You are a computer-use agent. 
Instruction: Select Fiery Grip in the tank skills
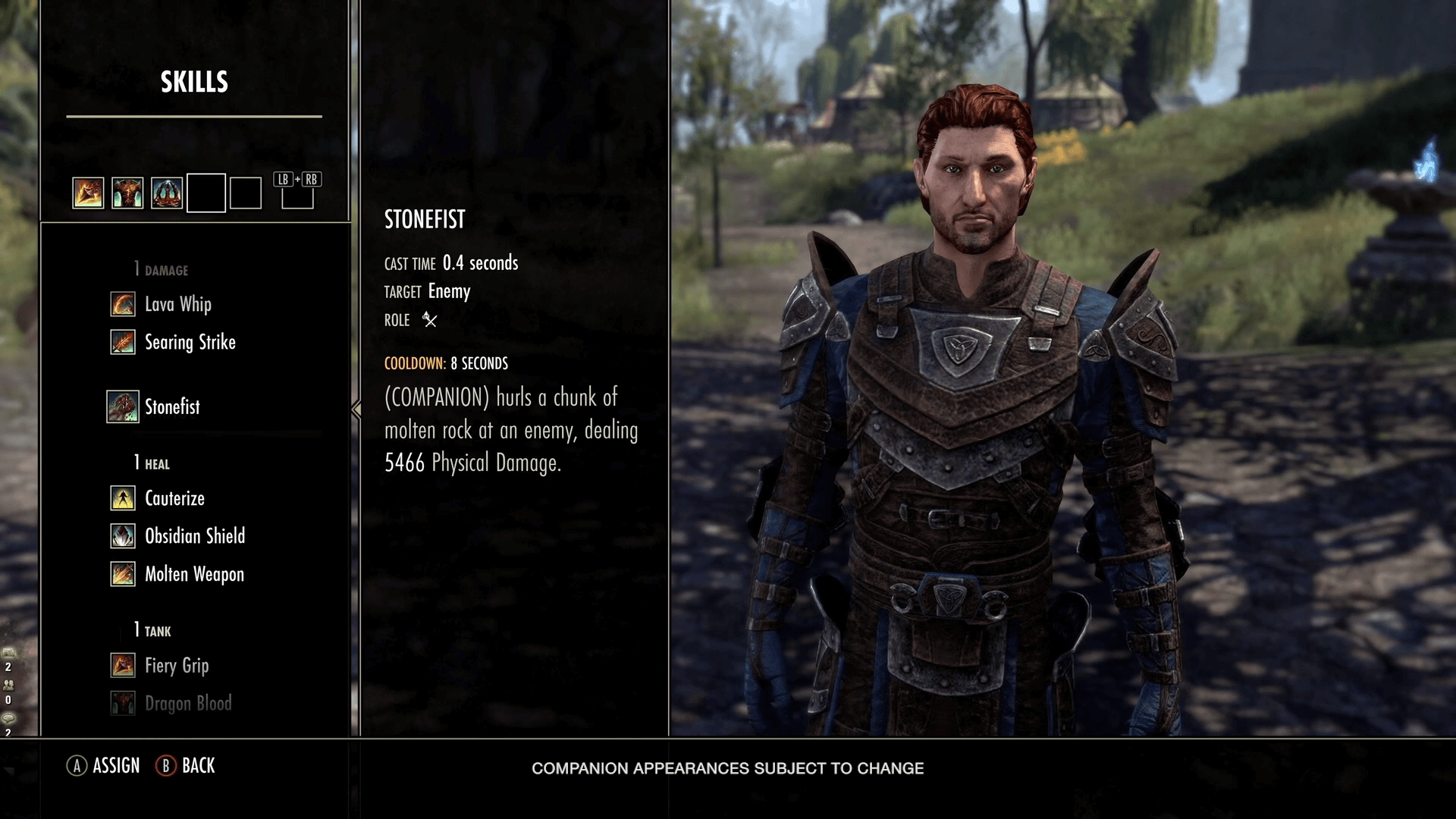coord(176,666)
